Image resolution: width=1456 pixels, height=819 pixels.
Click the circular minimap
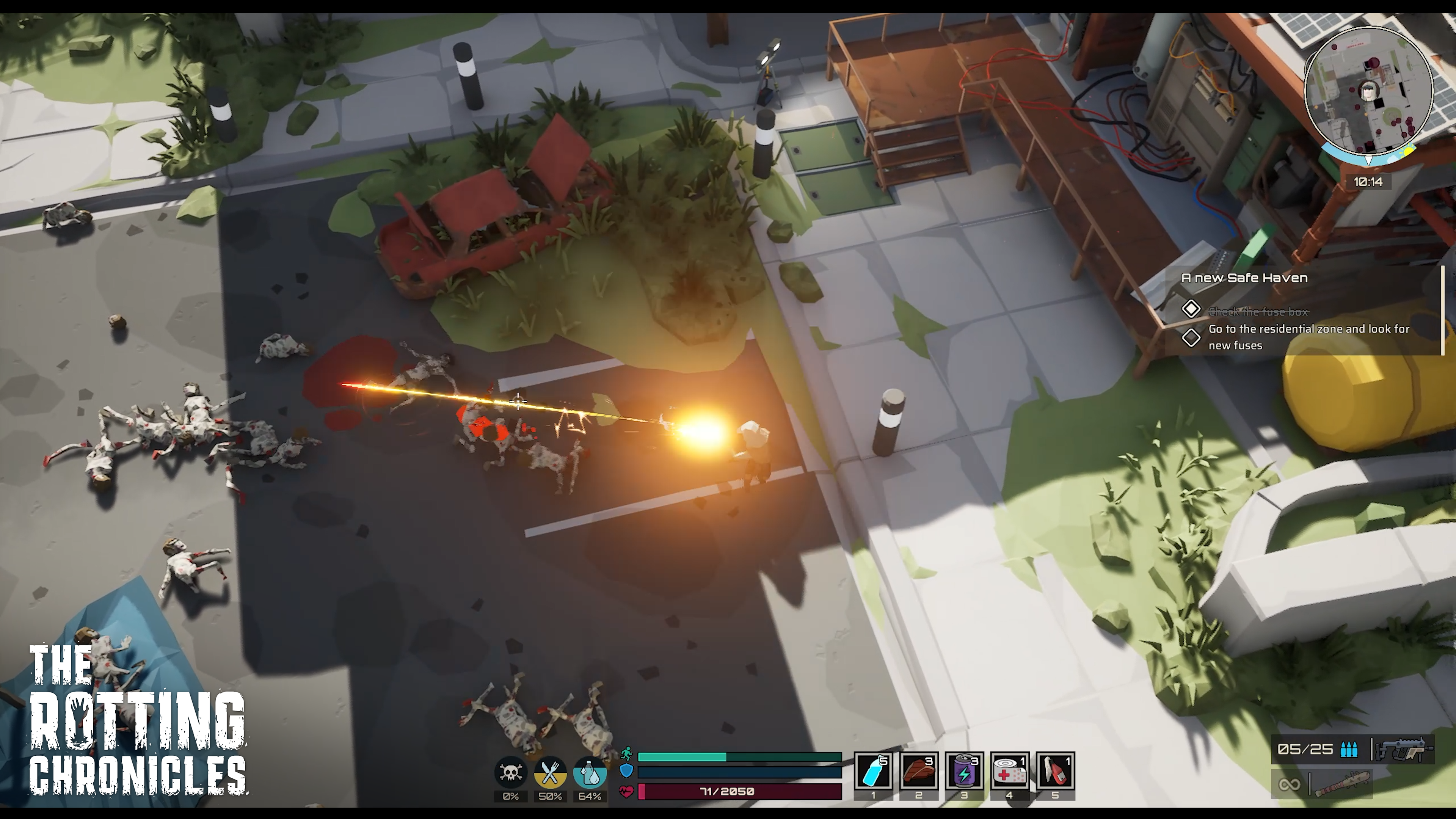[1368, 91]
